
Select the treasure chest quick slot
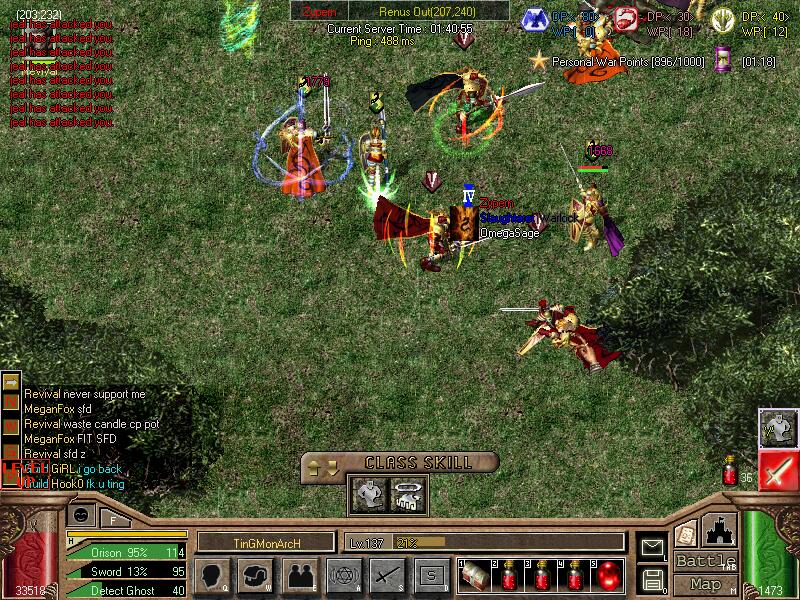tap(476, 577)
